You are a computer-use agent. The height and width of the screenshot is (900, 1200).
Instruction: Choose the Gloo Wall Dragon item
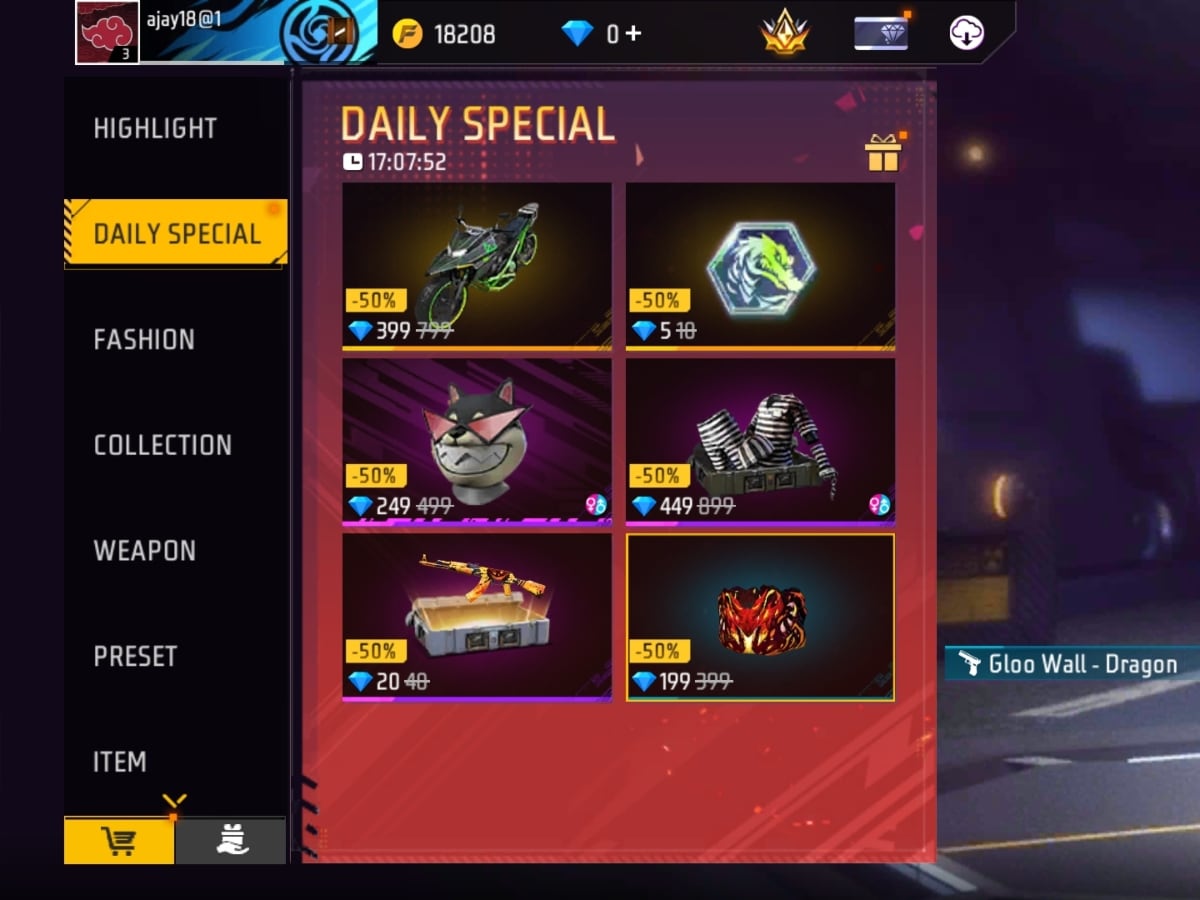(x=760, y=616)
